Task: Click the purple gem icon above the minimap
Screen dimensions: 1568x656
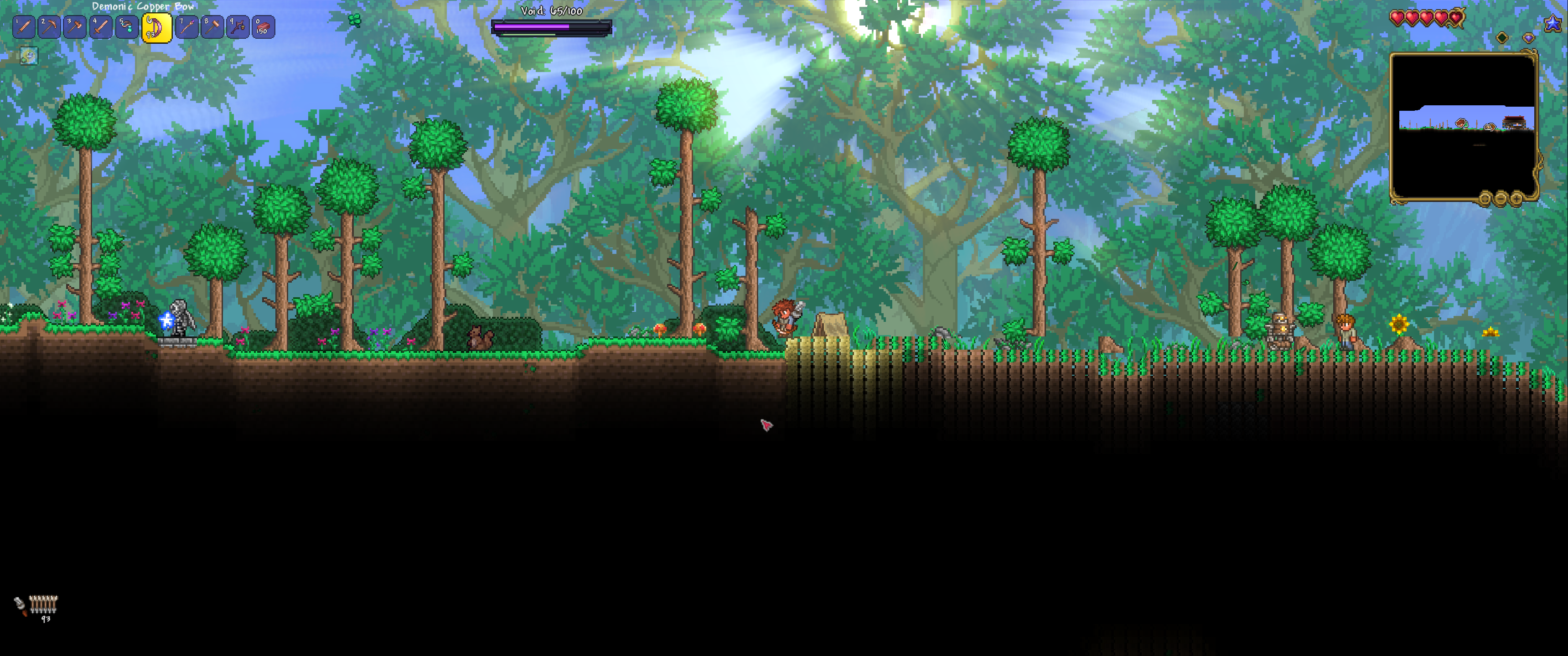Action: coord(1528,38)
